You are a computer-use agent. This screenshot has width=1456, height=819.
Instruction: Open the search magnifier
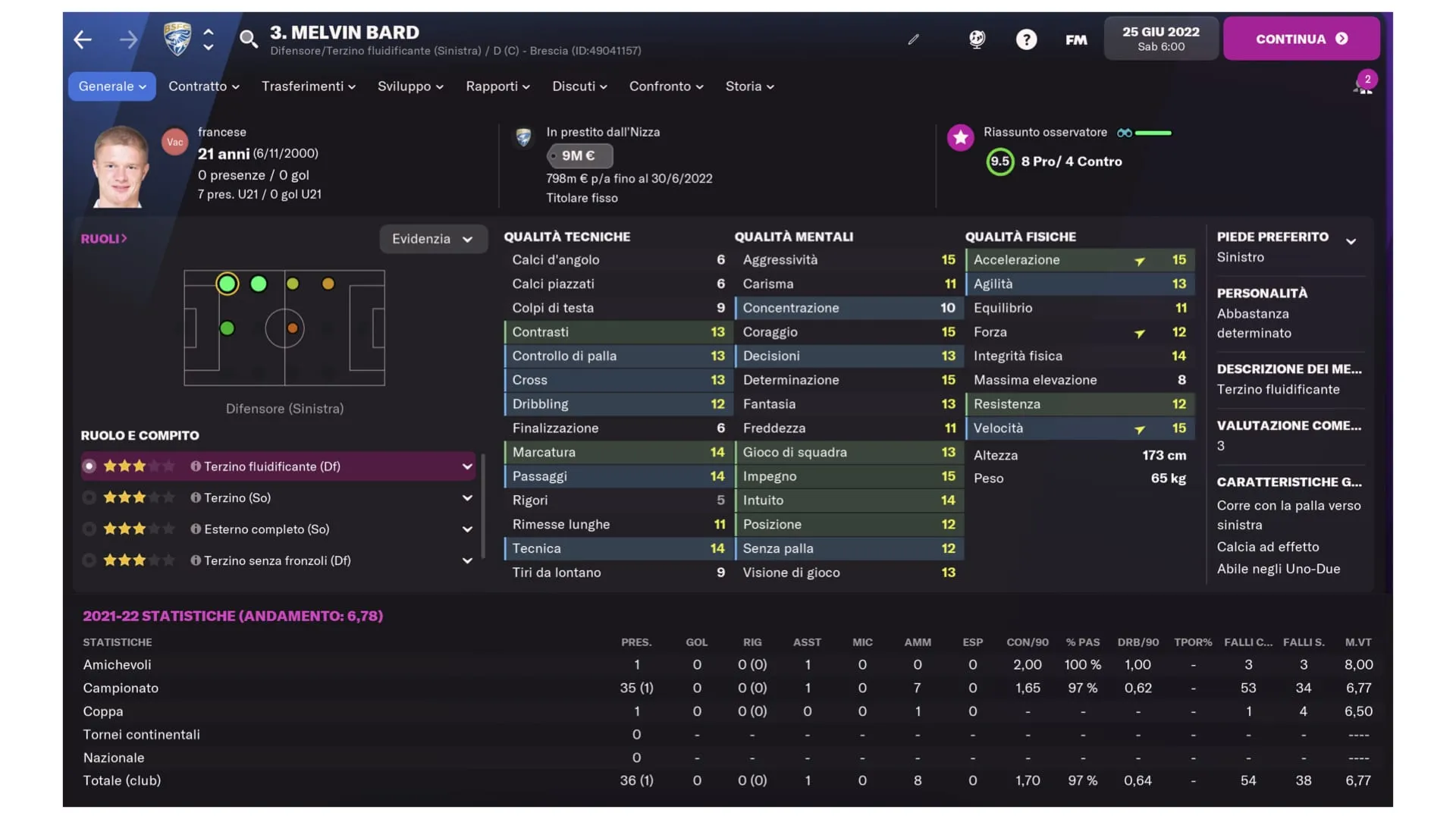point(249,39)
